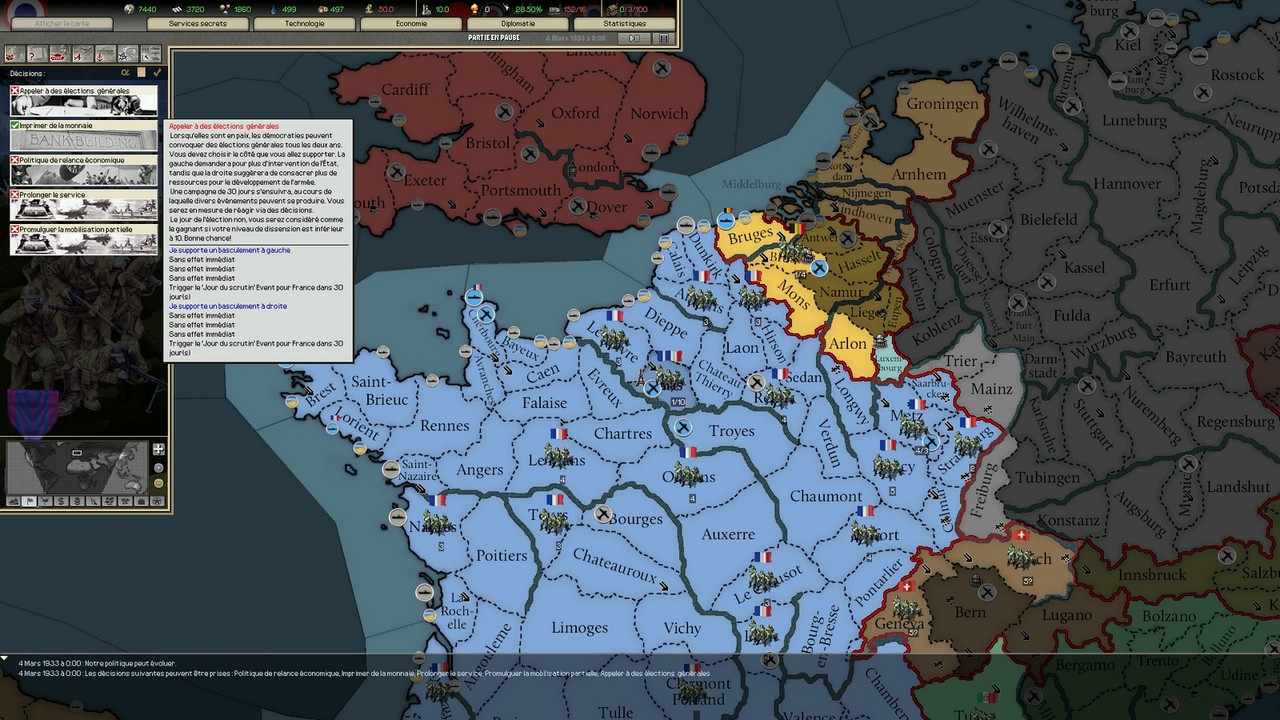
Task: Select the terrain map mode icon
Action: click(14, 501)
